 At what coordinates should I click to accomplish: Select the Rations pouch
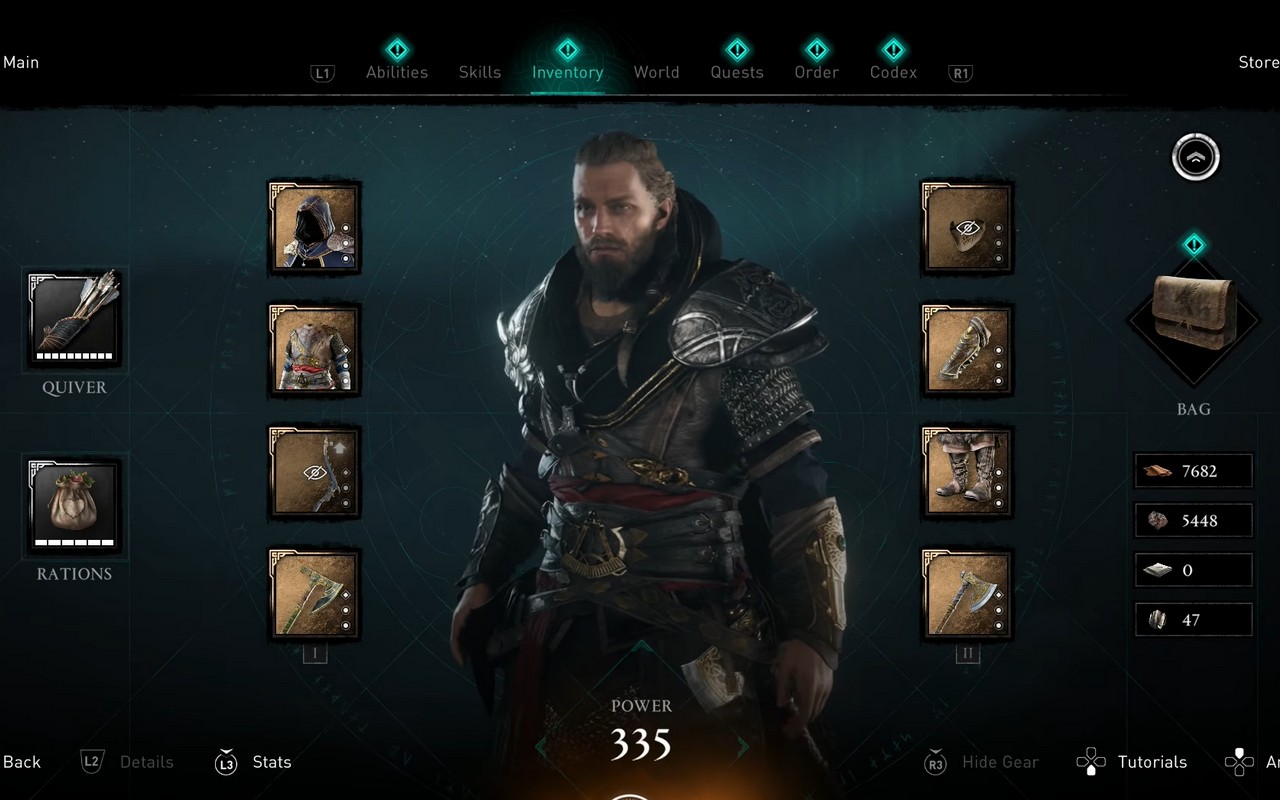pyautogui.click(x=73, y=505)
